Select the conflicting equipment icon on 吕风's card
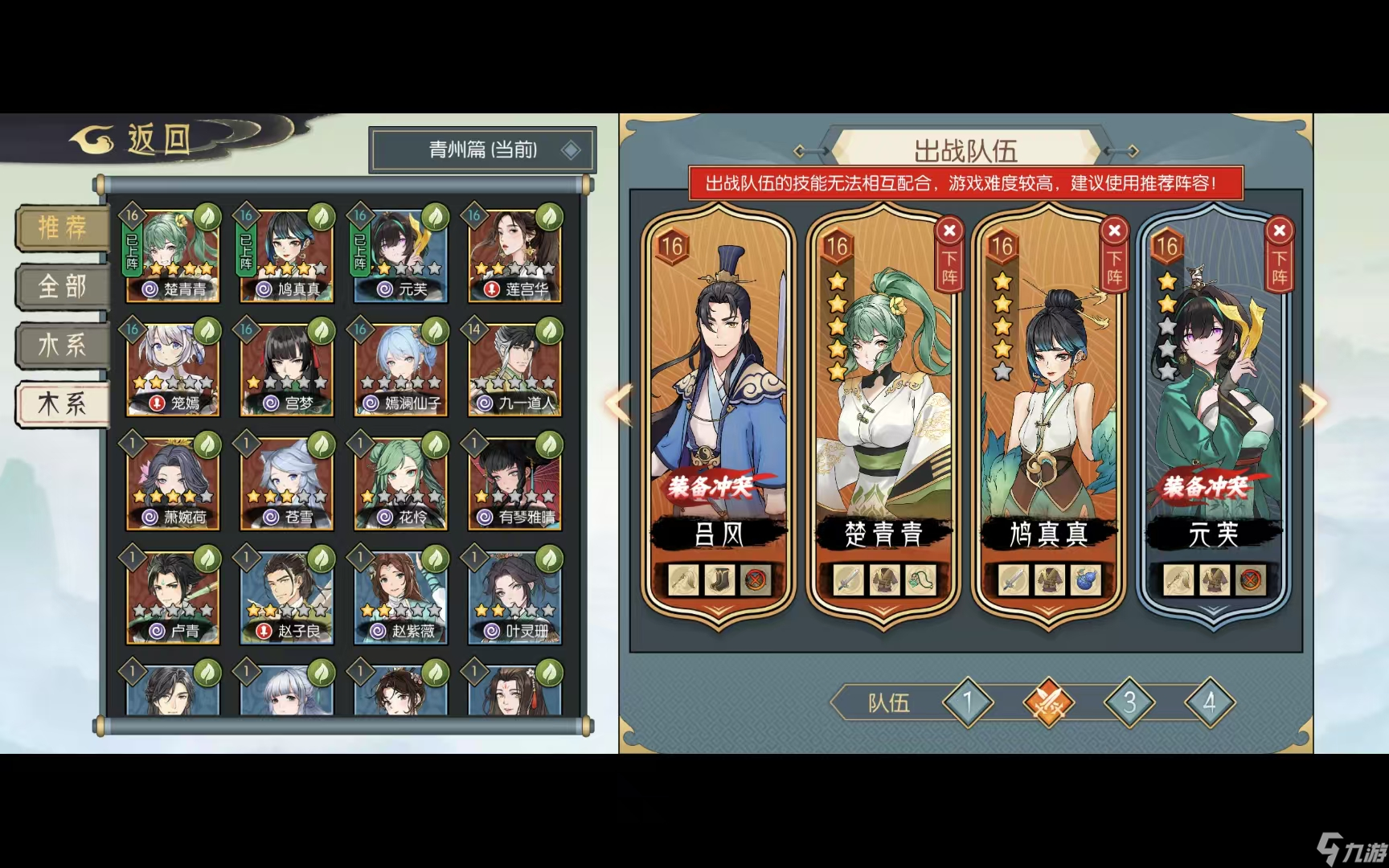Viewport: 1389px width, 868px height. (754, 580)
